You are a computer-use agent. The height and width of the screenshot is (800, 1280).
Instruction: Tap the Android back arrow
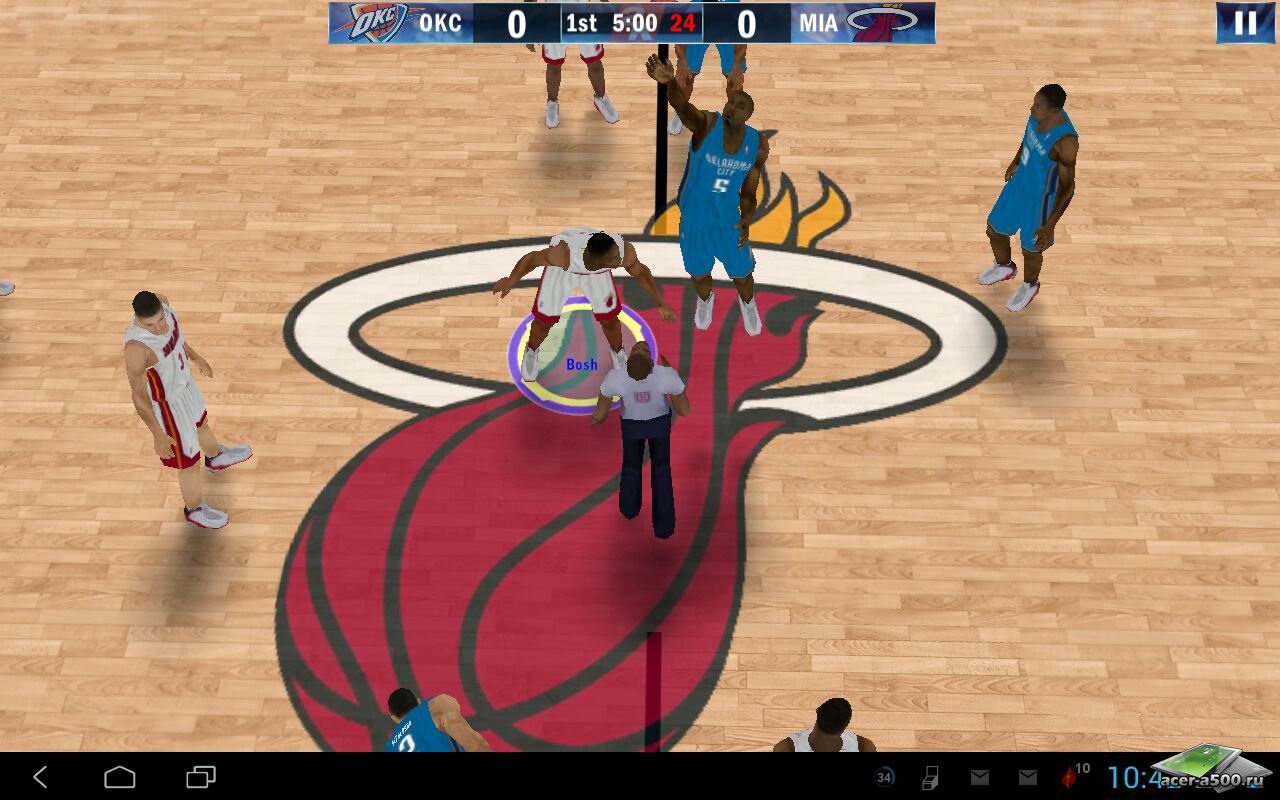point(40,777)
